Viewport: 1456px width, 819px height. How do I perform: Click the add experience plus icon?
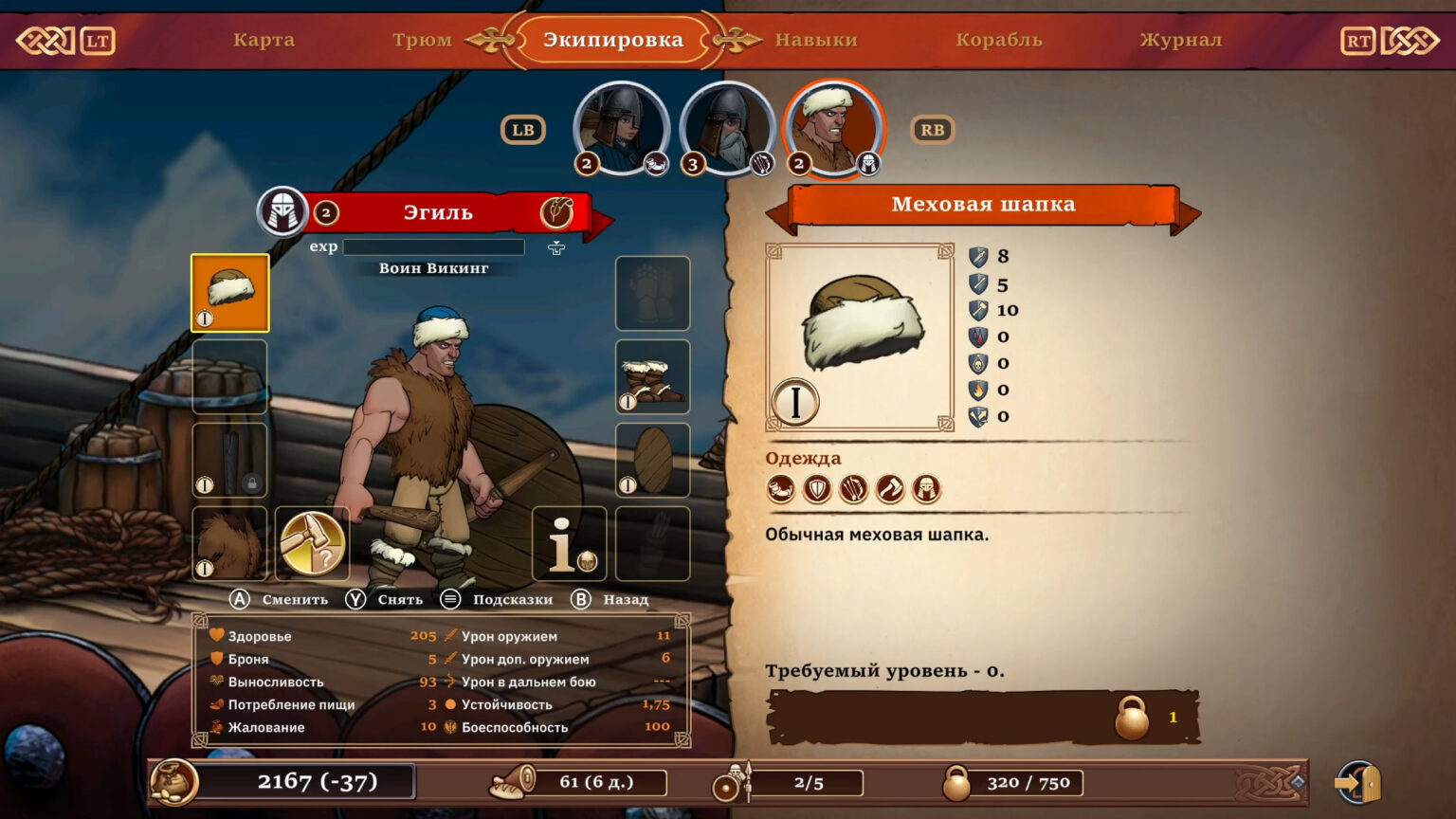[556, 247]
